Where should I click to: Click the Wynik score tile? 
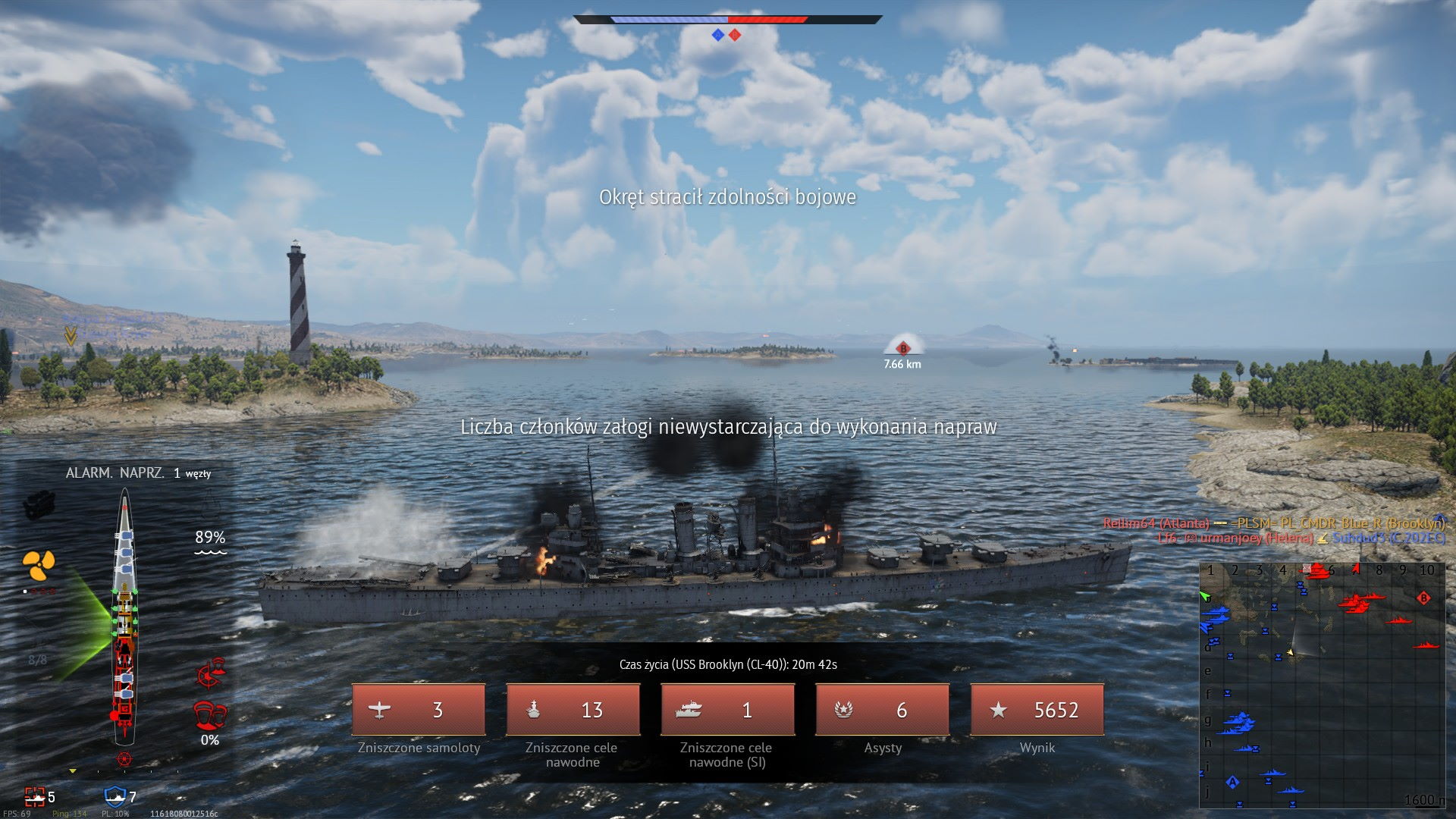[1037, 710]
